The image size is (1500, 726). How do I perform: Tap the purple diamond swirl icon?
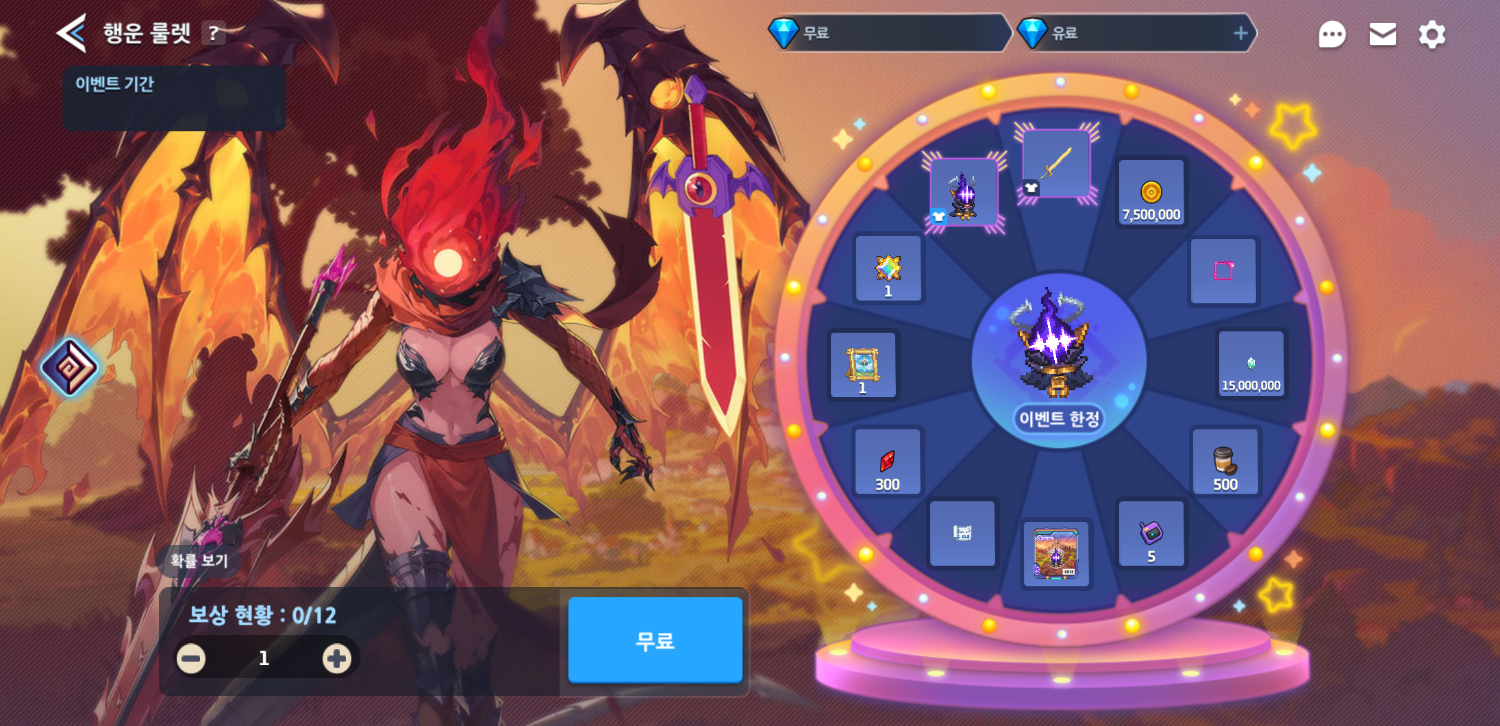tap(70, 367)
